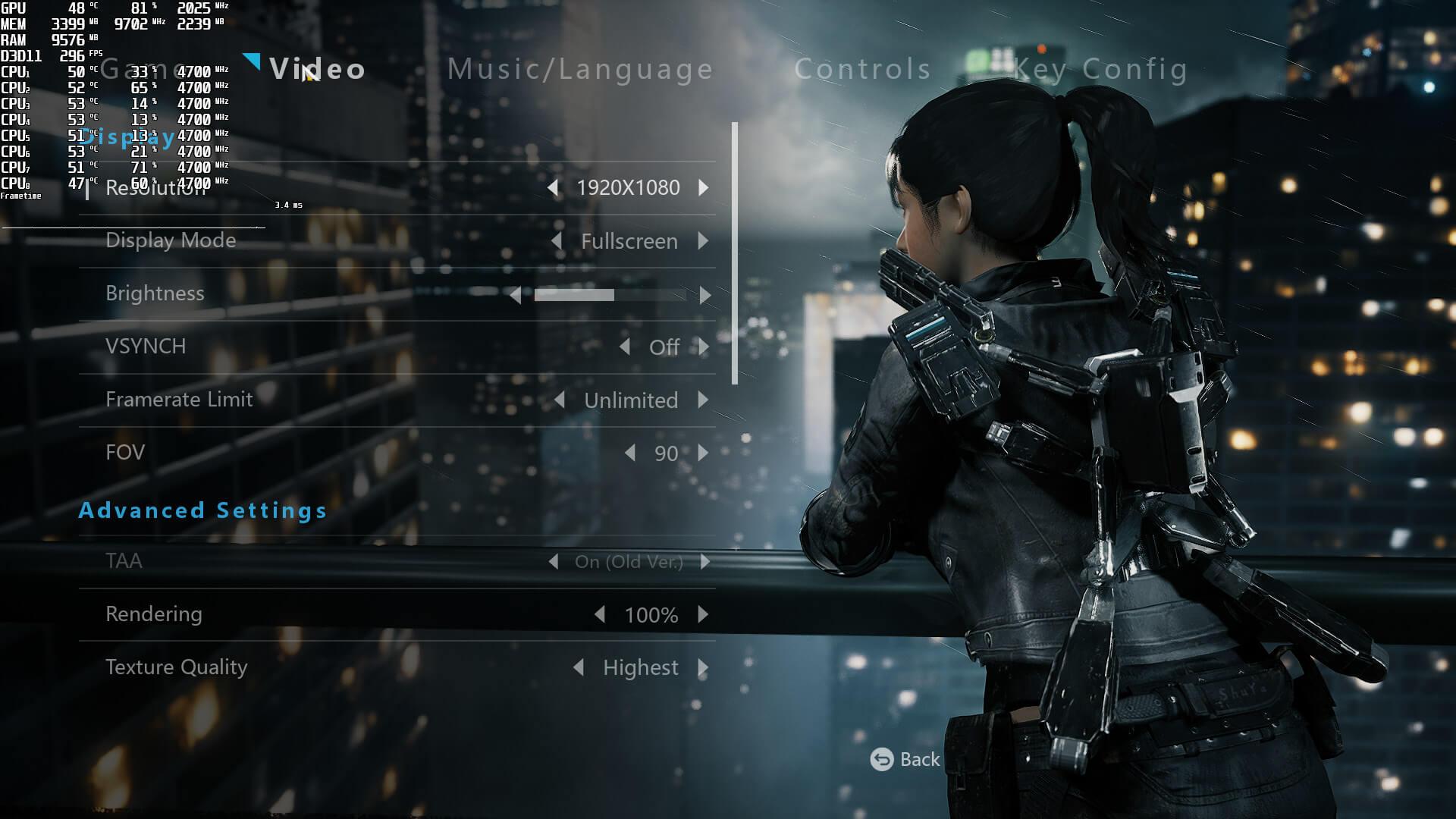
Task: Click the settings list scrollbar
Action: pyautogui.click(x=734, y=253)
